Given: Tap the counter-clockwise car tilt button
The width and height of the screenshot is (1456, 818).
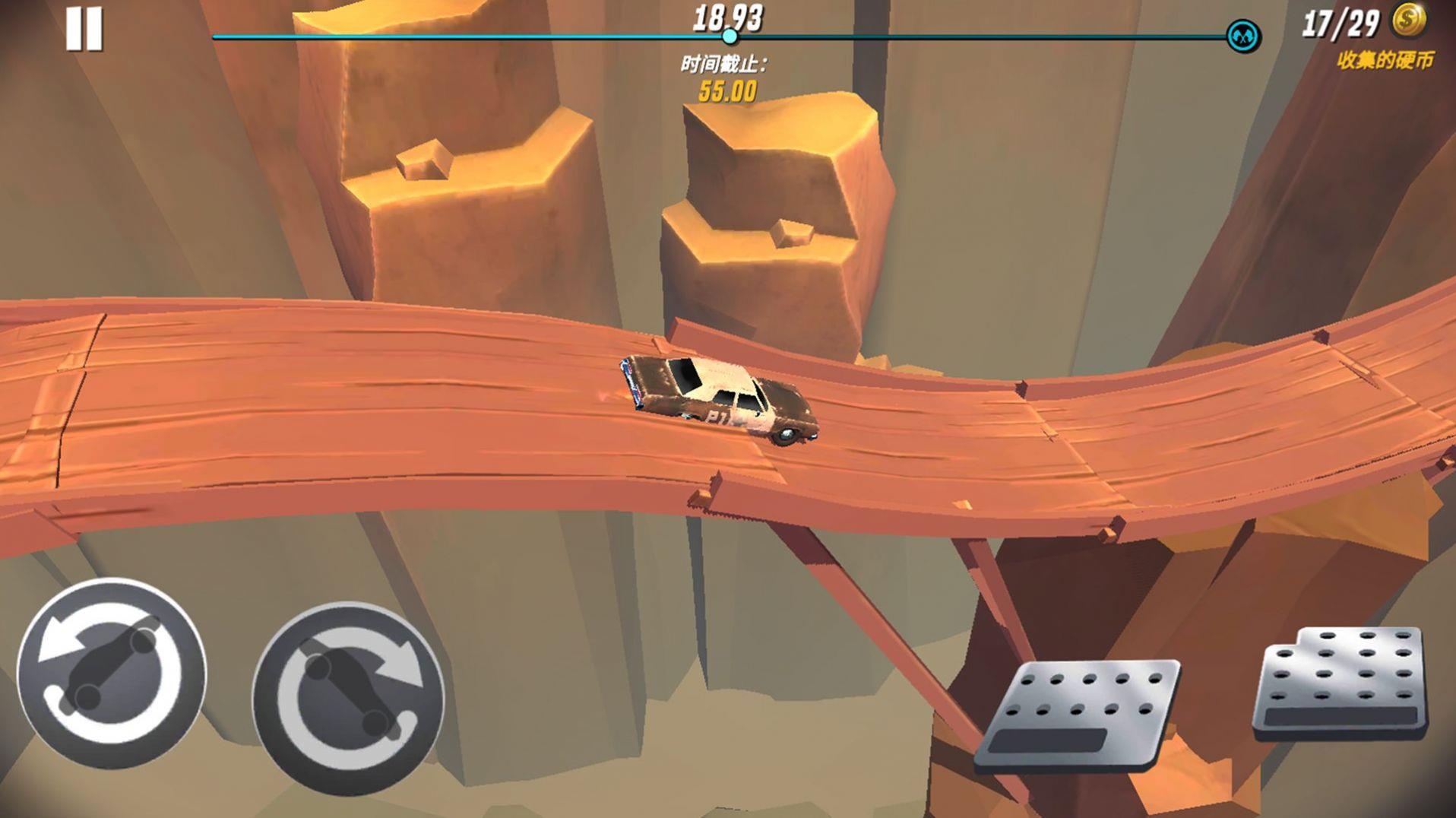Looking at the screenshot, I should (x=112, y=672).
